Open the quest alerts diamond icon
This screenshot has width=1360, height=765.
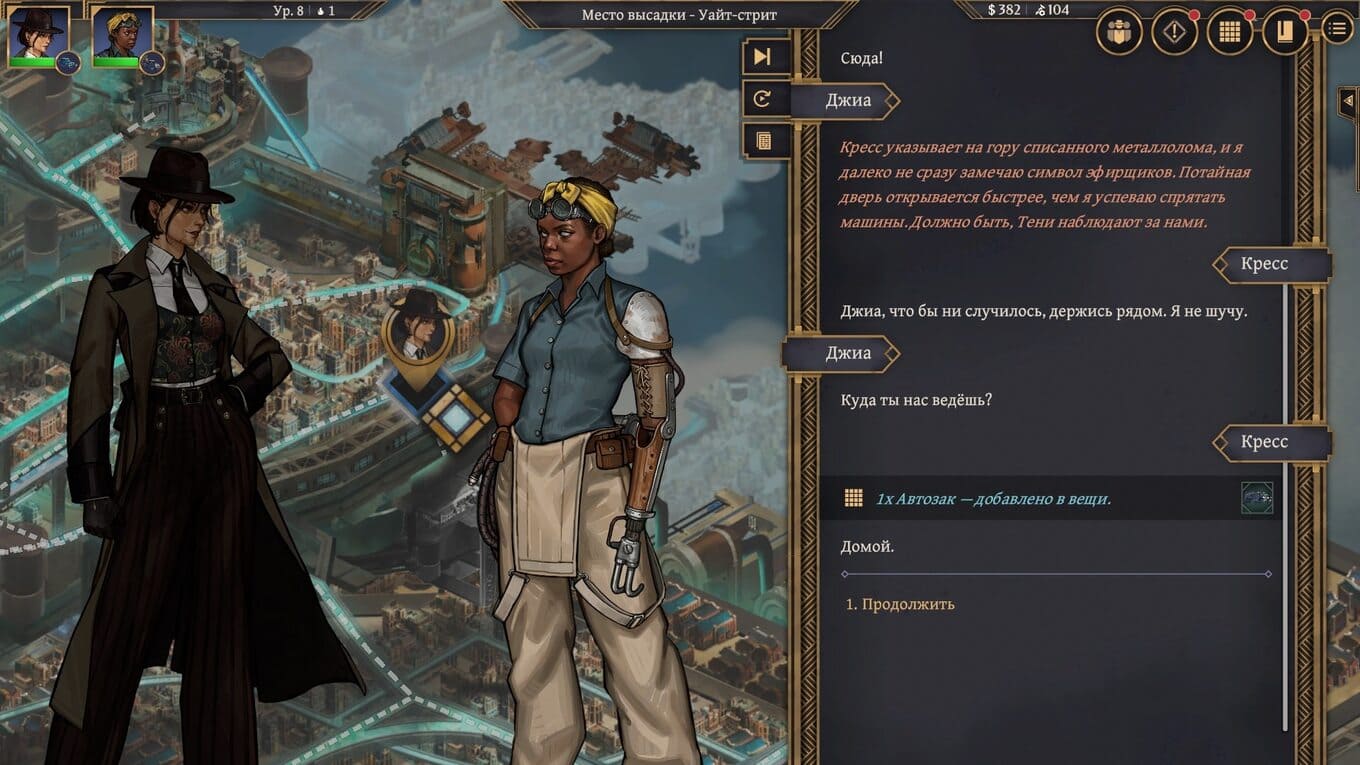tap(1174, 32)
